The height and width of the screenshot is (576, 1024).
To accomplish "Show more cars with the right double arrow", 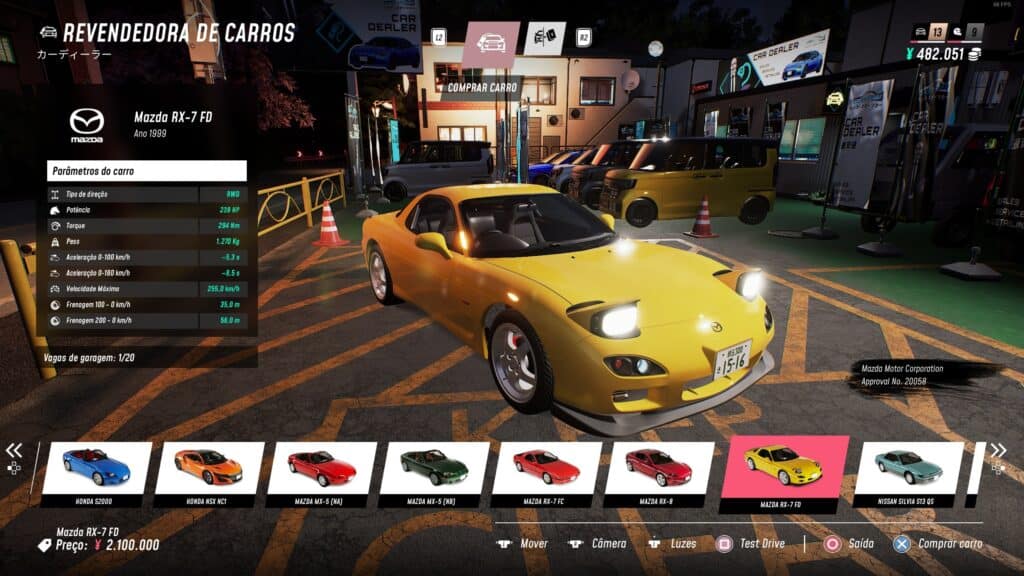I will 998,451.
